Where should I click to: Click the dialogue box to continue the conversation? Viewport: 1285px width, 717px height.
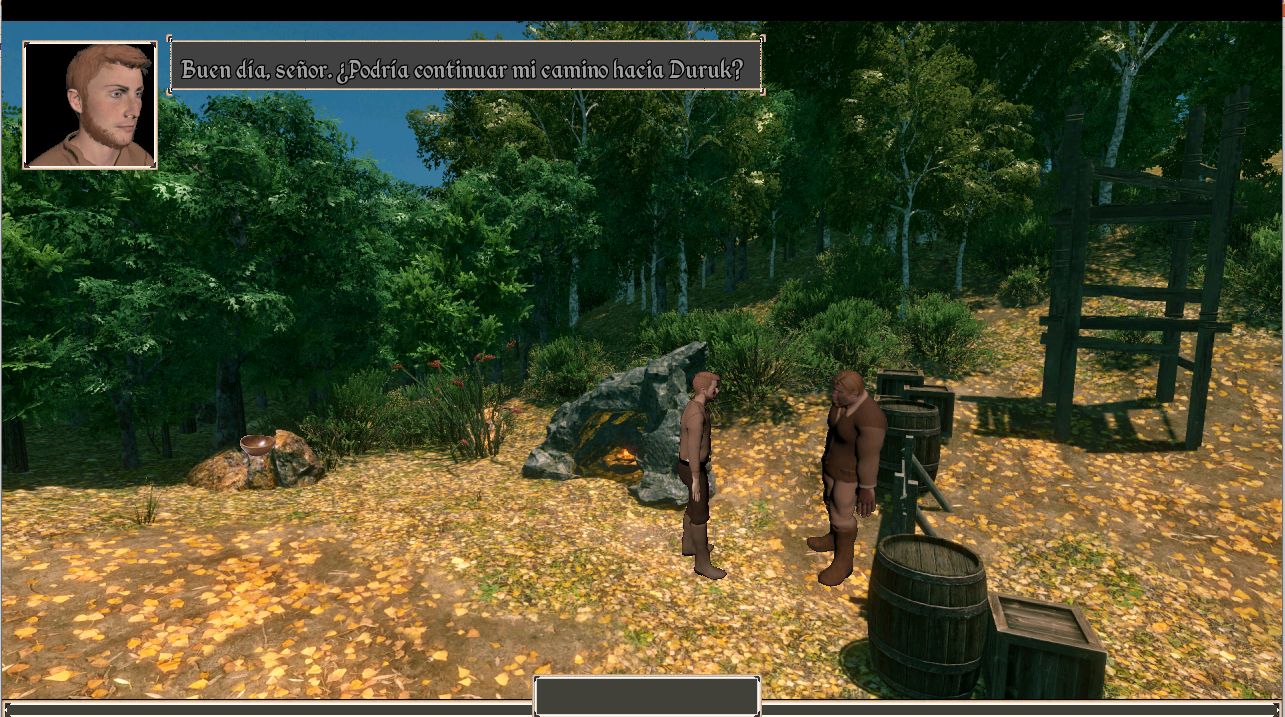(x=466, y=67)
